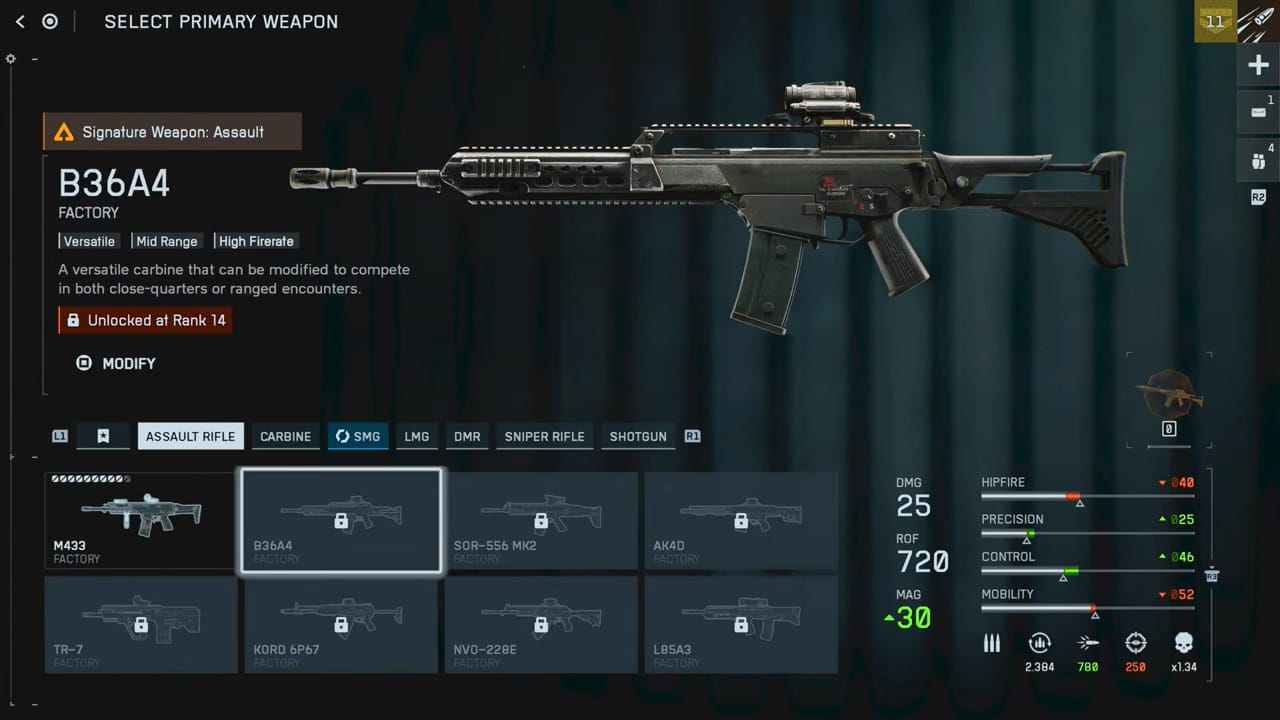Click the gold weapon mastery badge 11
Image resolution: width=1280 pixels, height=720 pixels.
pos(1214,21)
